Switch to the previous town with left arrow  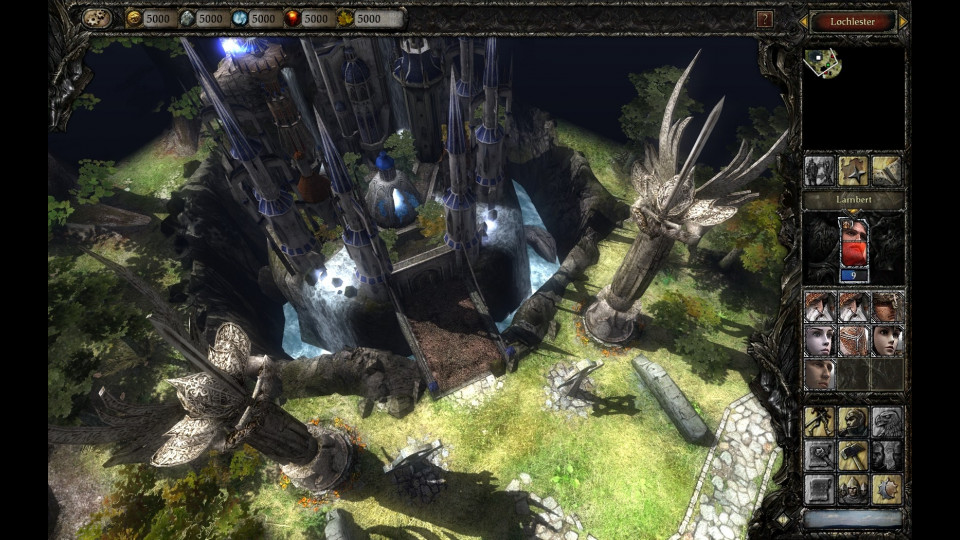point(803,22)
